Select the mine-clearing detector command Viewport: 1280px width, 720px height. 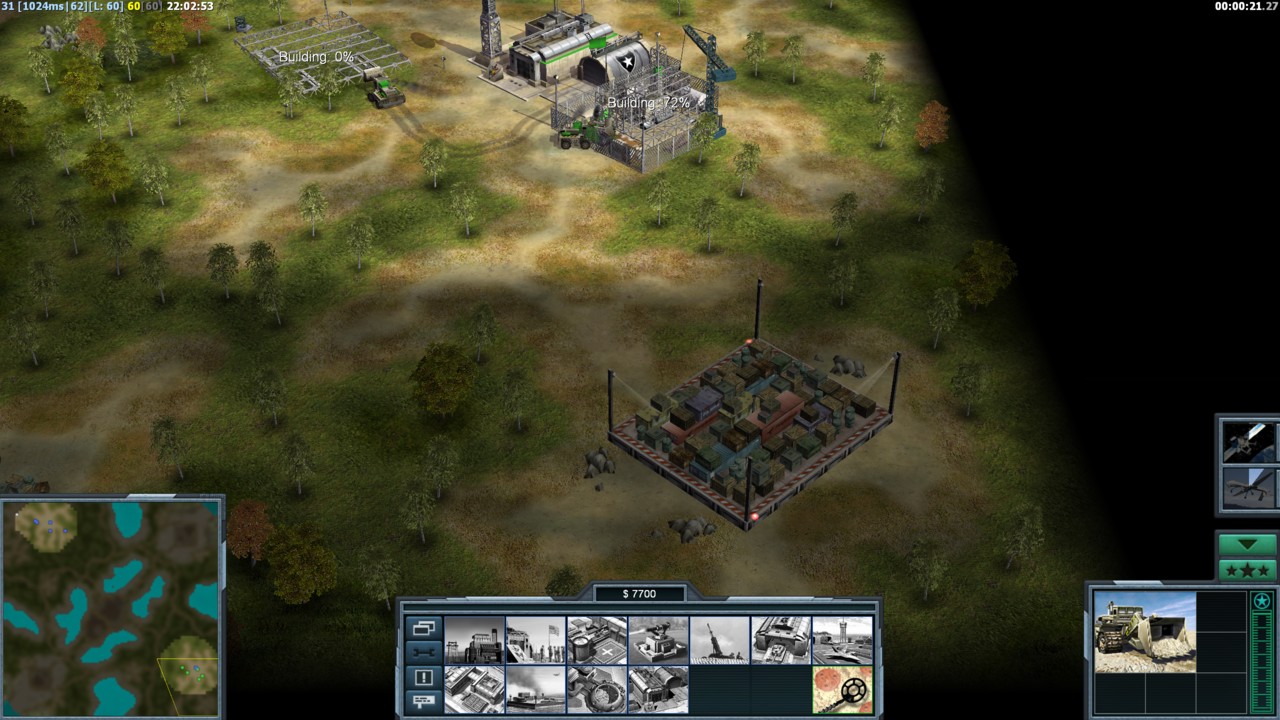[842, 690]
